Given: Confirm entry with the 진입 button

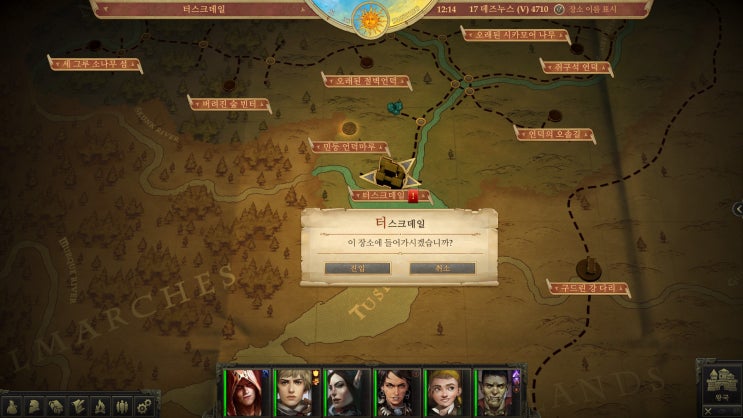Looking at the screenshot, I should [358, 268].
